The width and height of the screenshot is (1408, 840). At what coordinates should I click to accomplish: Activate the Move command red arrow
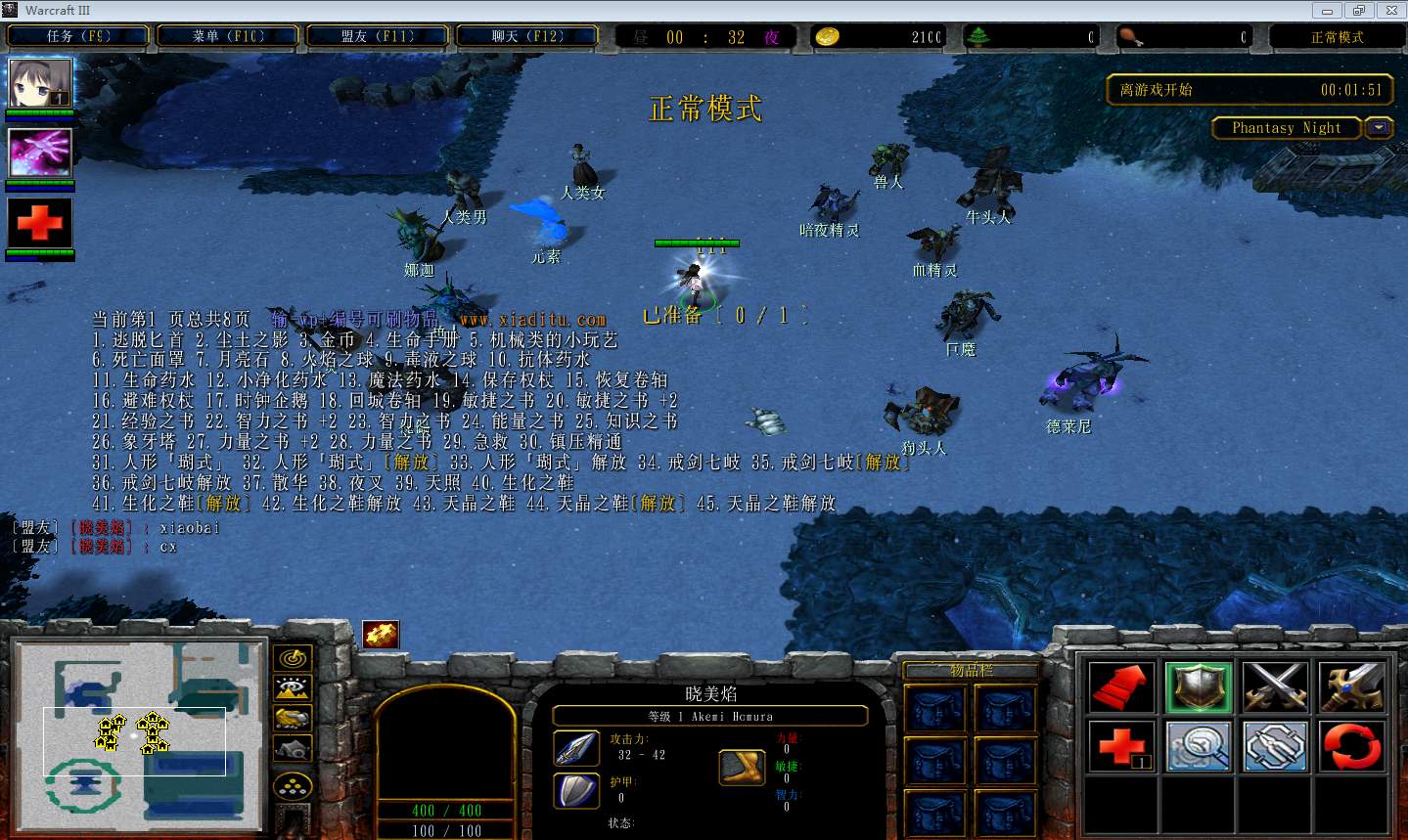click(1121, 686)
